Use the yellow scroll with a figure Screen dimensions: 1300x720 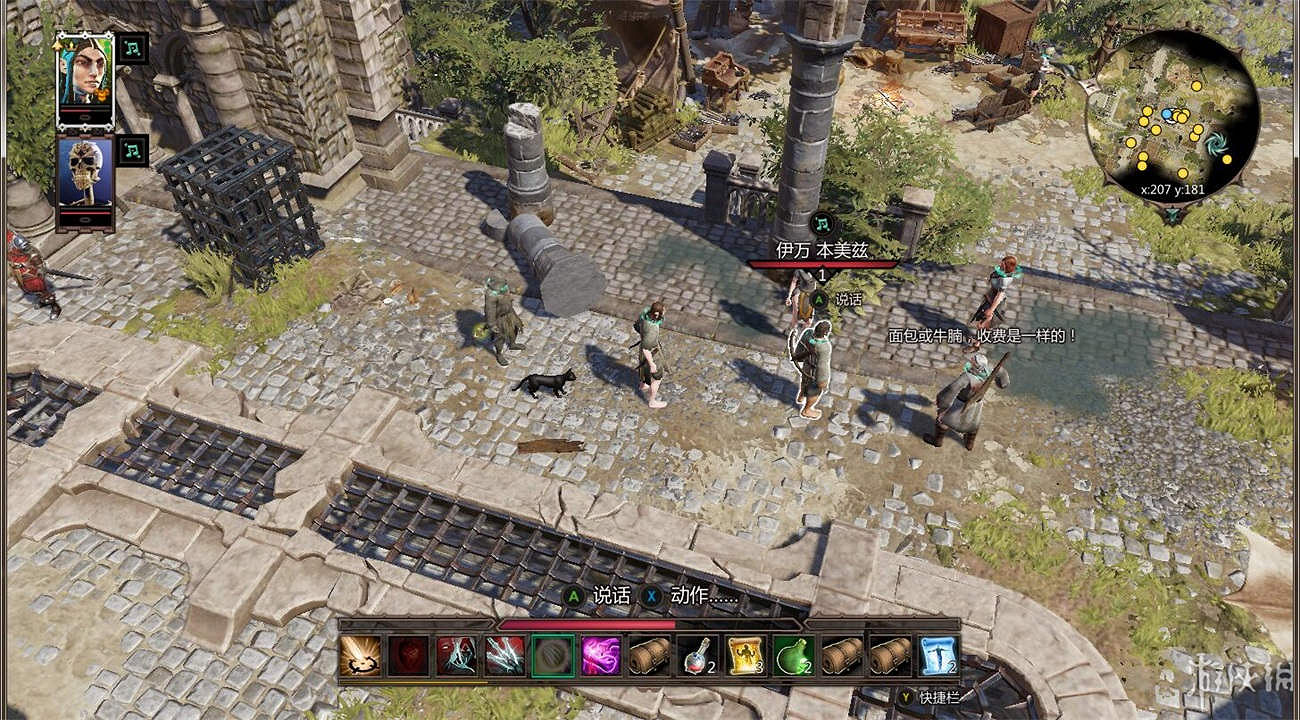pos(744,655)
